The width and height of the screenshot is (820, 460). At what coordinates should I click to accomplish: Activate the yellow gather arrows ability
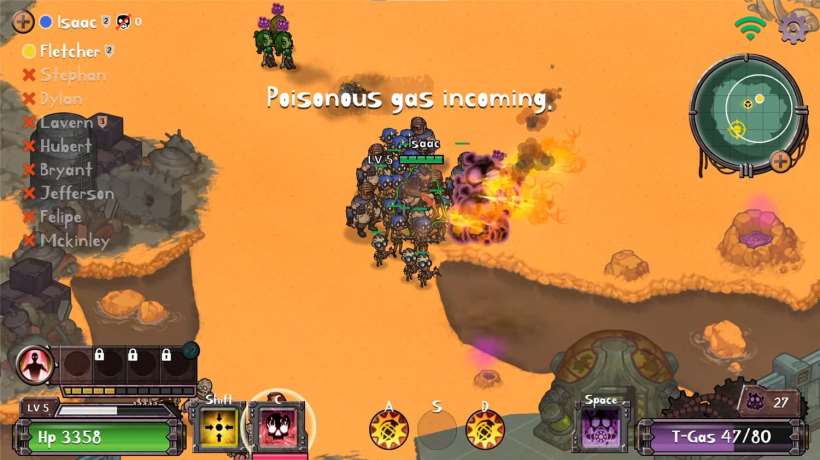[x=219, y=426]
